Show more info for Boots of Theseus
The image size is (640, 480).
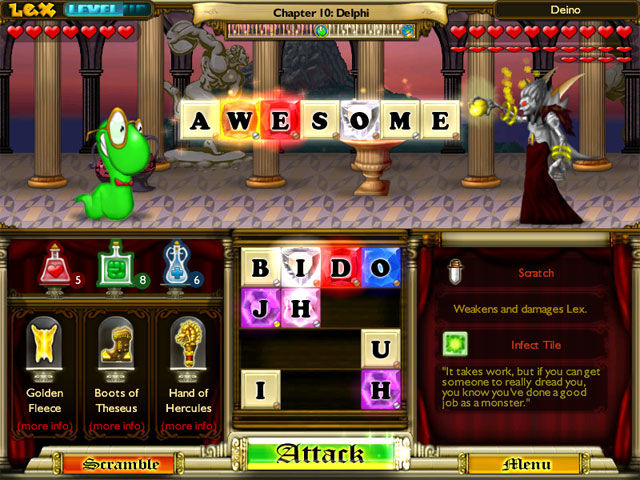click(x=115, y=426)
